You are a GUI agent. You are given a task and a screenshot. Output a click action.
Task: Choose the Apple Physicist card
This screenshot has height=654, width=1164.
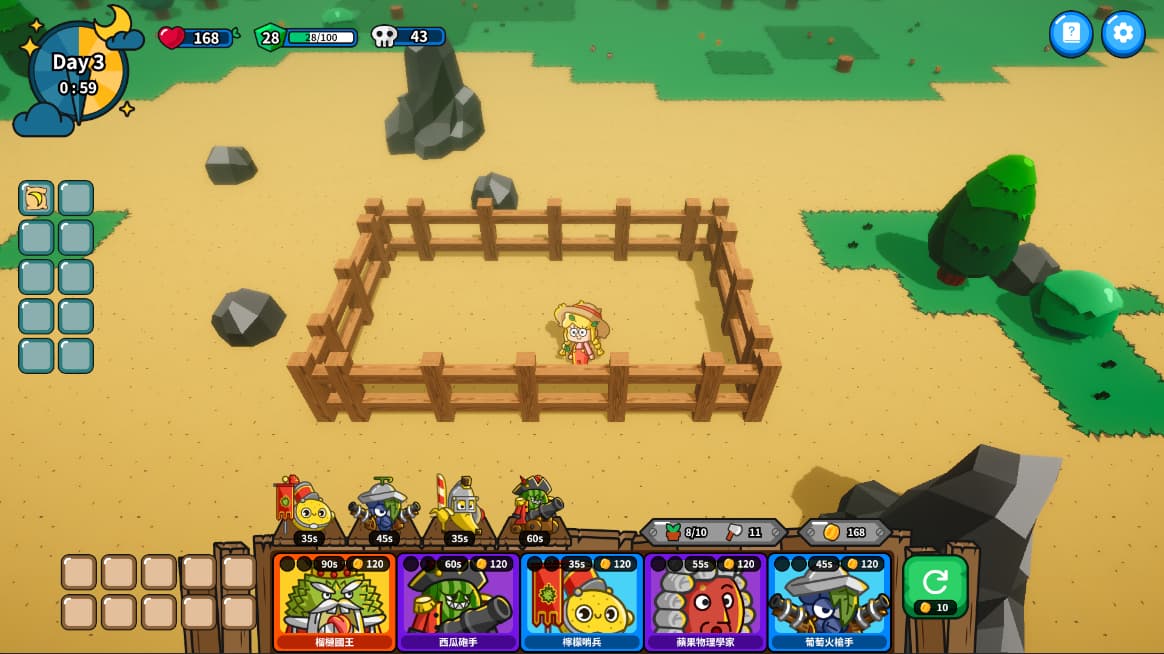click(705, 602)
